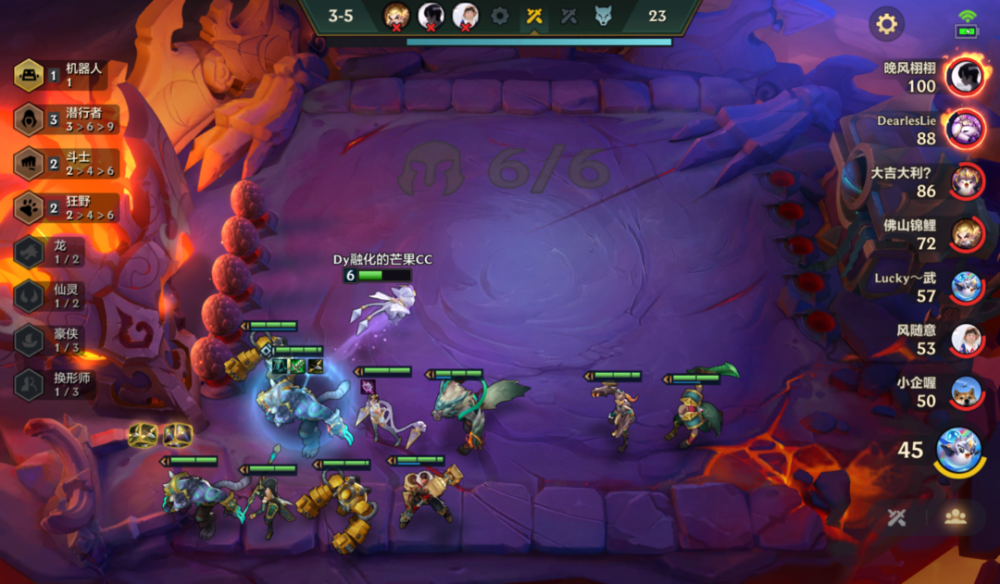Toggle the crossed swords combat button
Viewport: 1000px width, 584px height.
click(897, 516)
